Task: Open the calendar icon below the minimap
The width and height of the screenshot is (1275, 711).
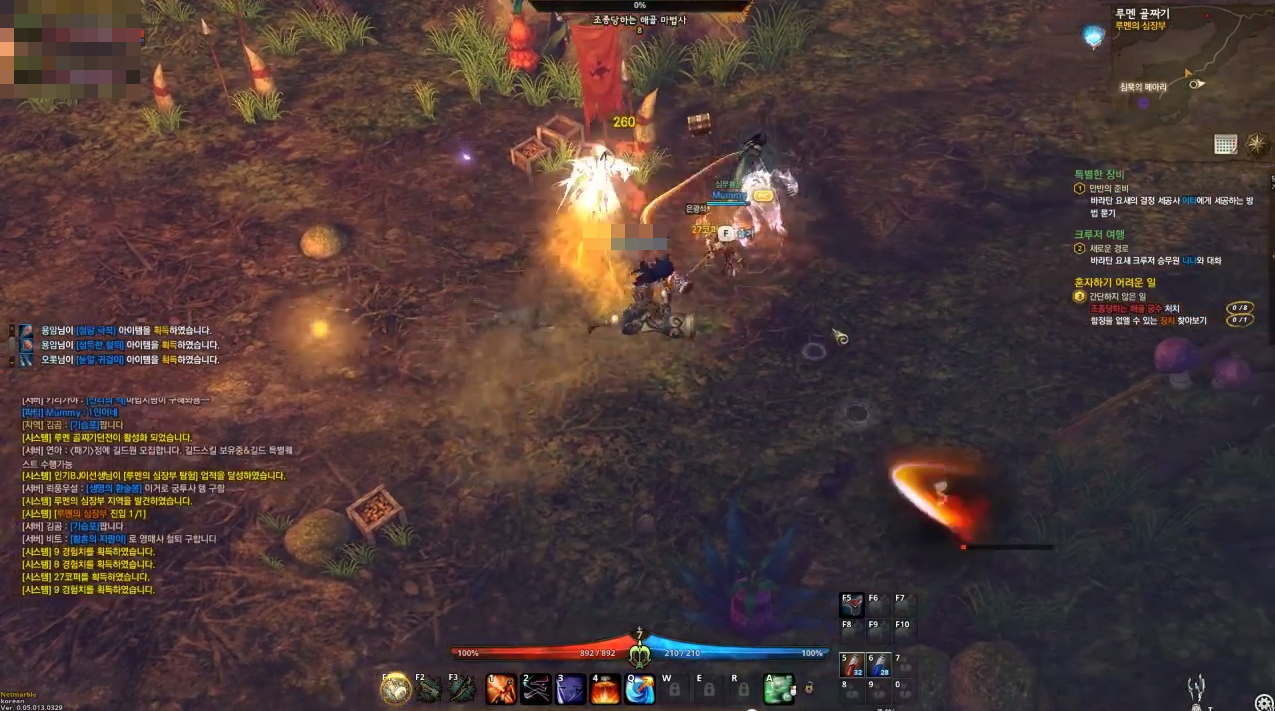Action: [1226, 144]
